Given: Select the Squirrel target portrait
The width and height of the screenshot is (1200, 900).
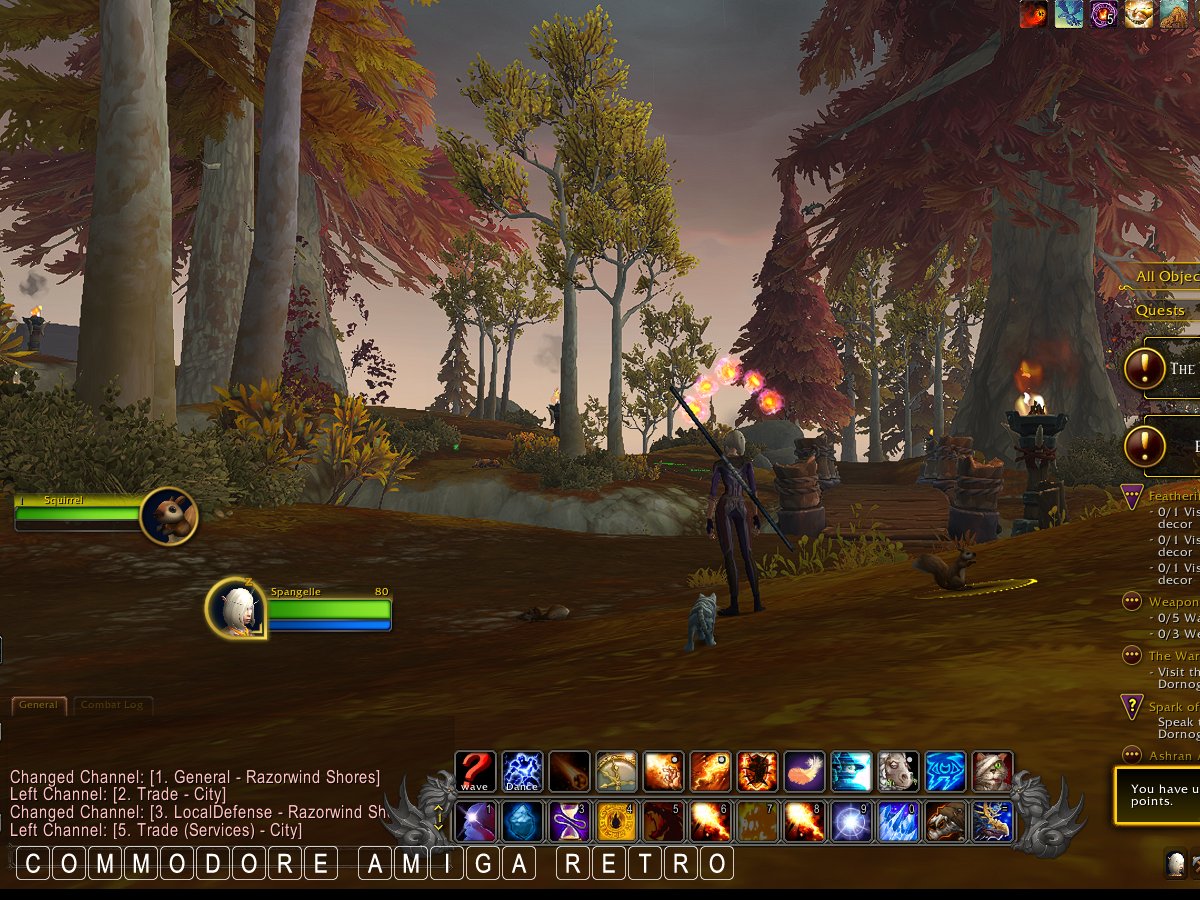Looking at the screenshot, I should (x=168, y=516).
